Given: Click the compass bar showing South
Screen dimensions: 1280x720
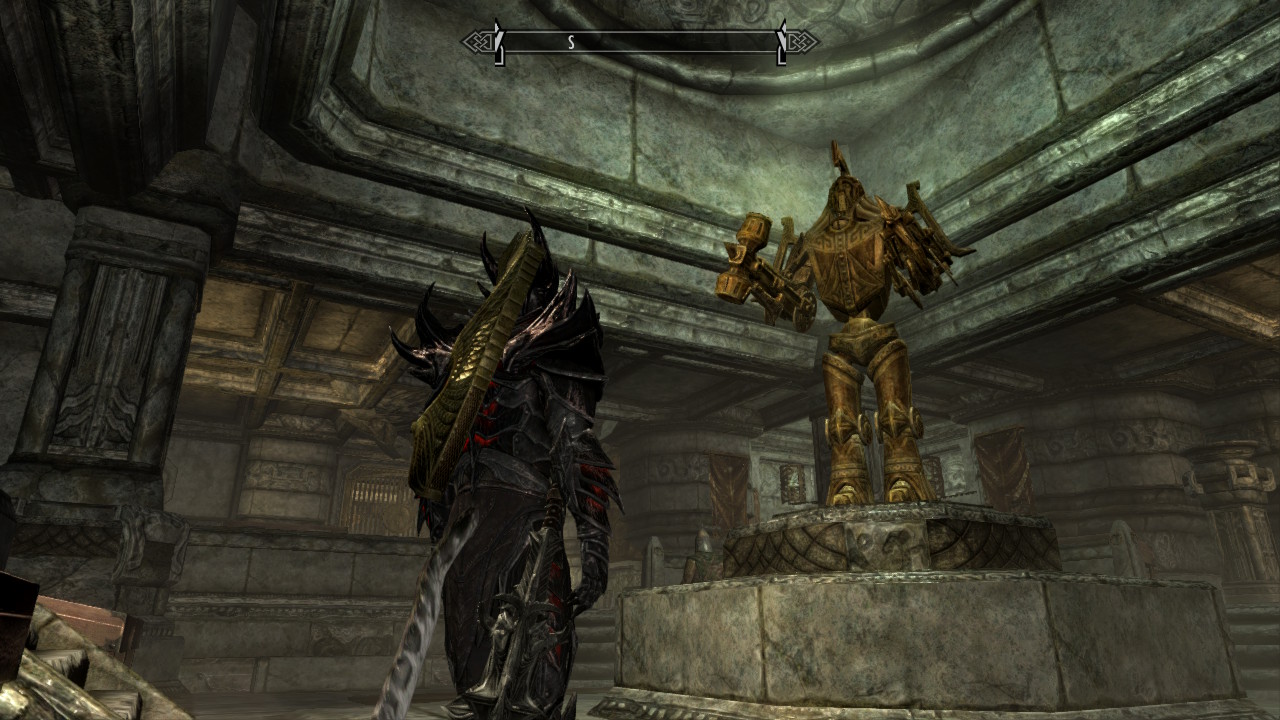Looking at the screenshot, I should coord(639,42).
